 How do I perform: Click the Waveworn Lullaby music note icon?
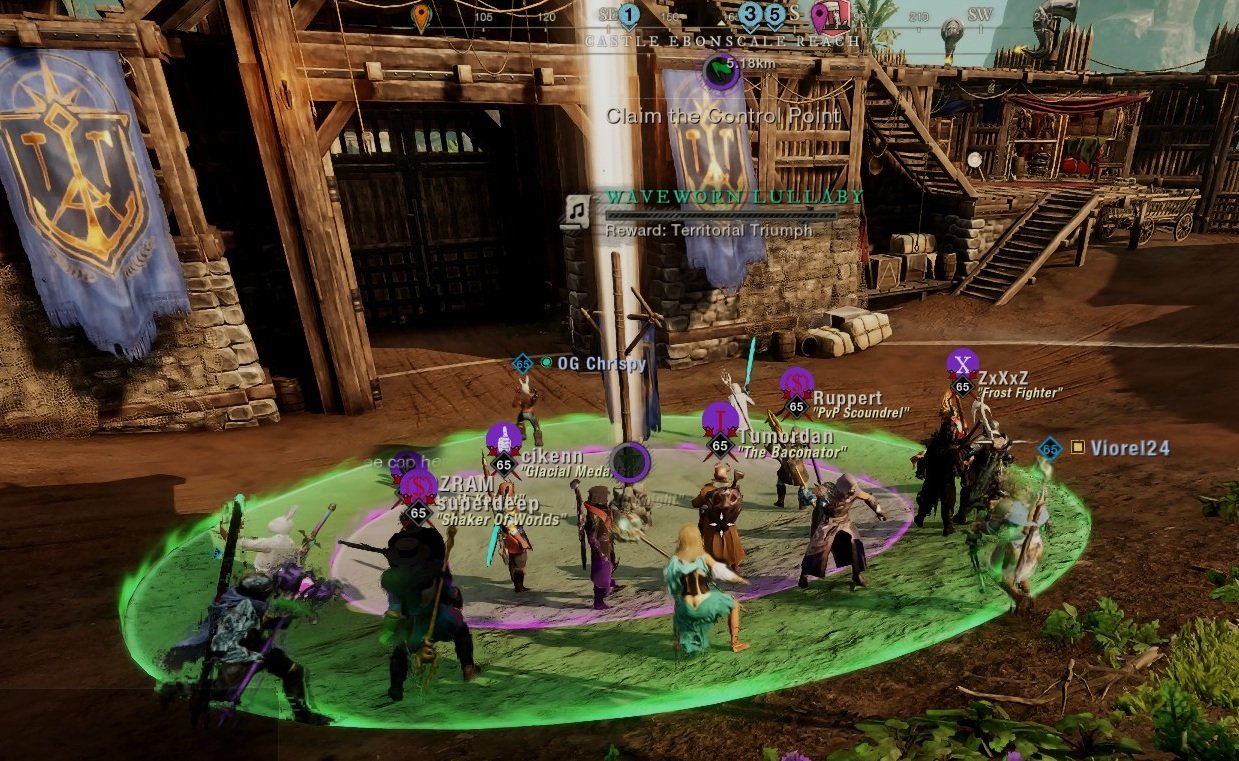click(576, 210)
